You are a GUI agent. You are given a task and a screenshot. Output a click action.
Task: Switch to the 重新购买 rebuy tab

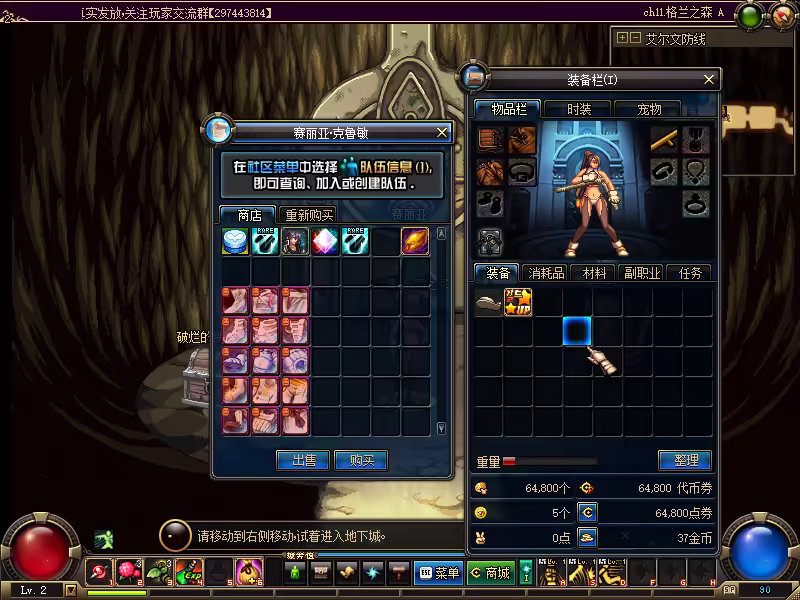(309, 215)
